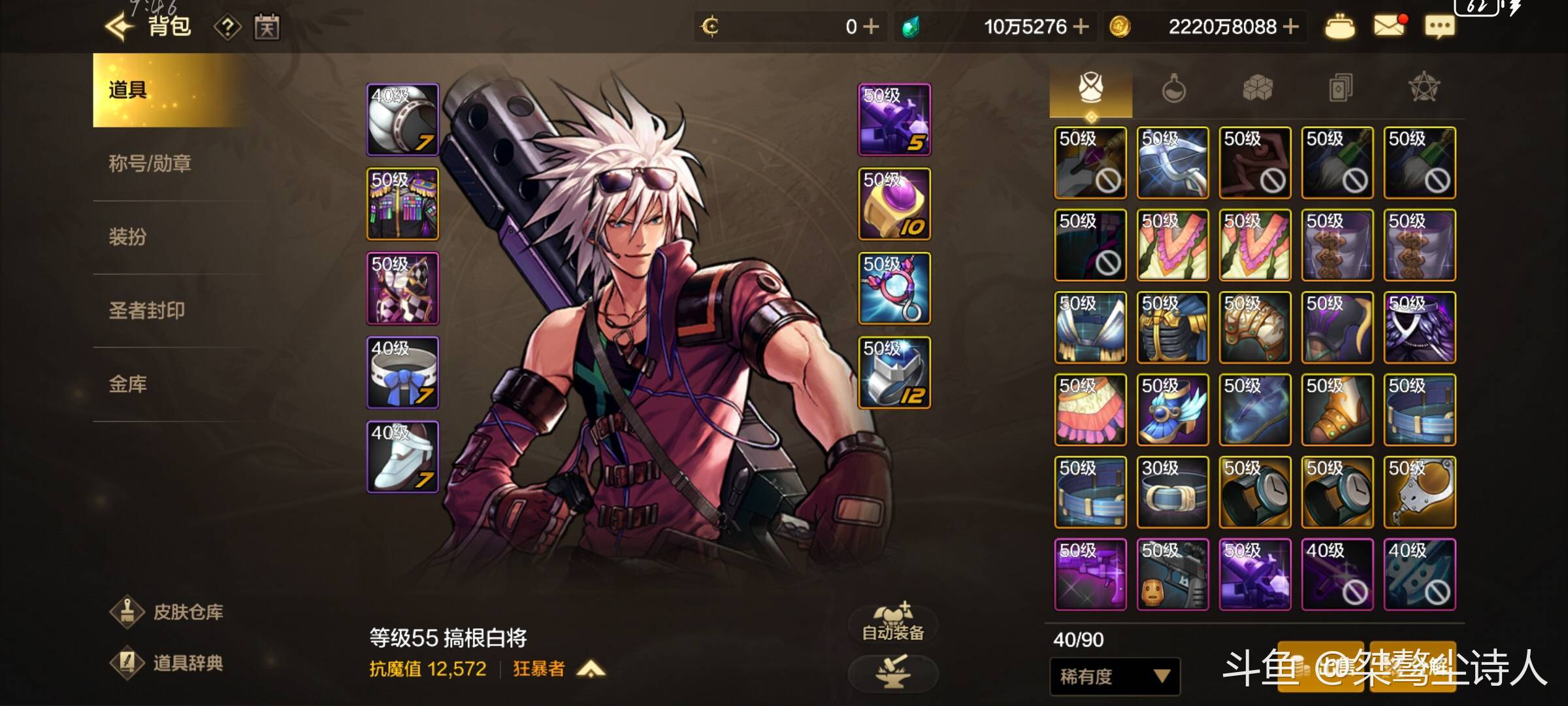Switch to the pentagram star tab

point(1424,88)
